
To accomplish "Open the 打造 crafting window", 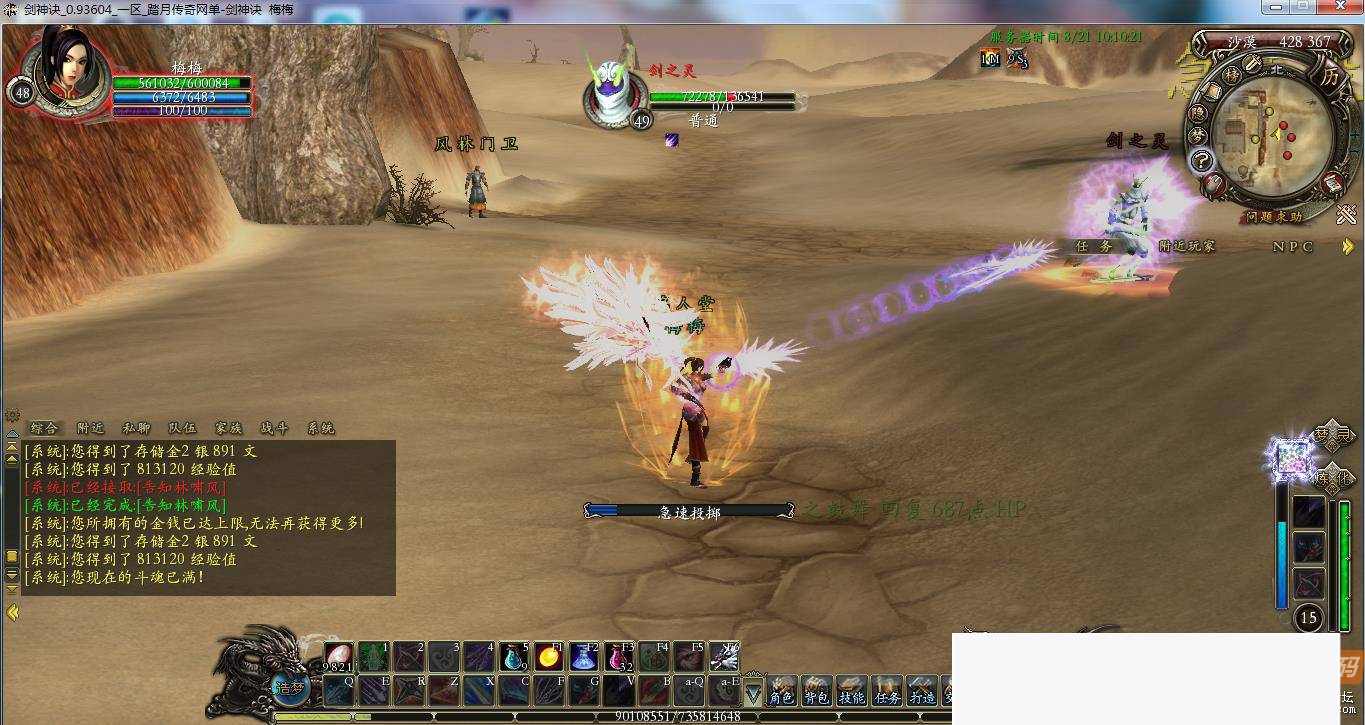I will click(x=922, y=692).
